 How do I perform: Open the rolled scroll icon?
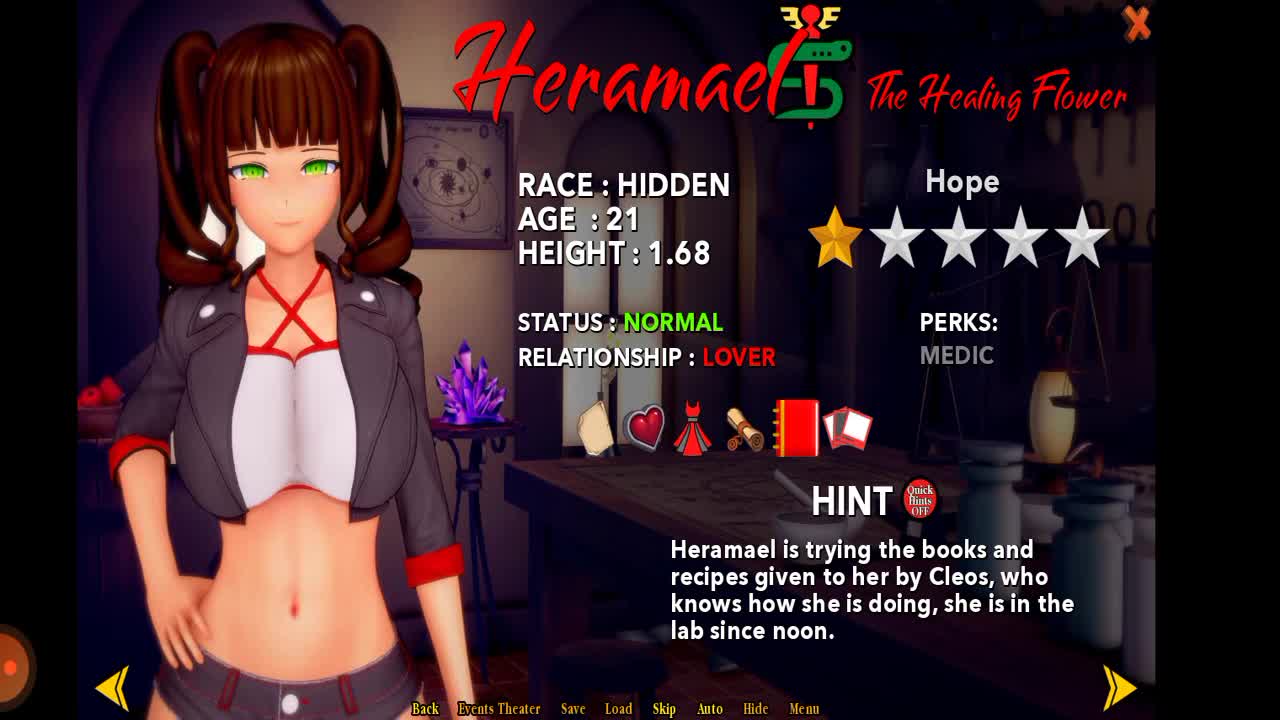[x=744, y=430]
